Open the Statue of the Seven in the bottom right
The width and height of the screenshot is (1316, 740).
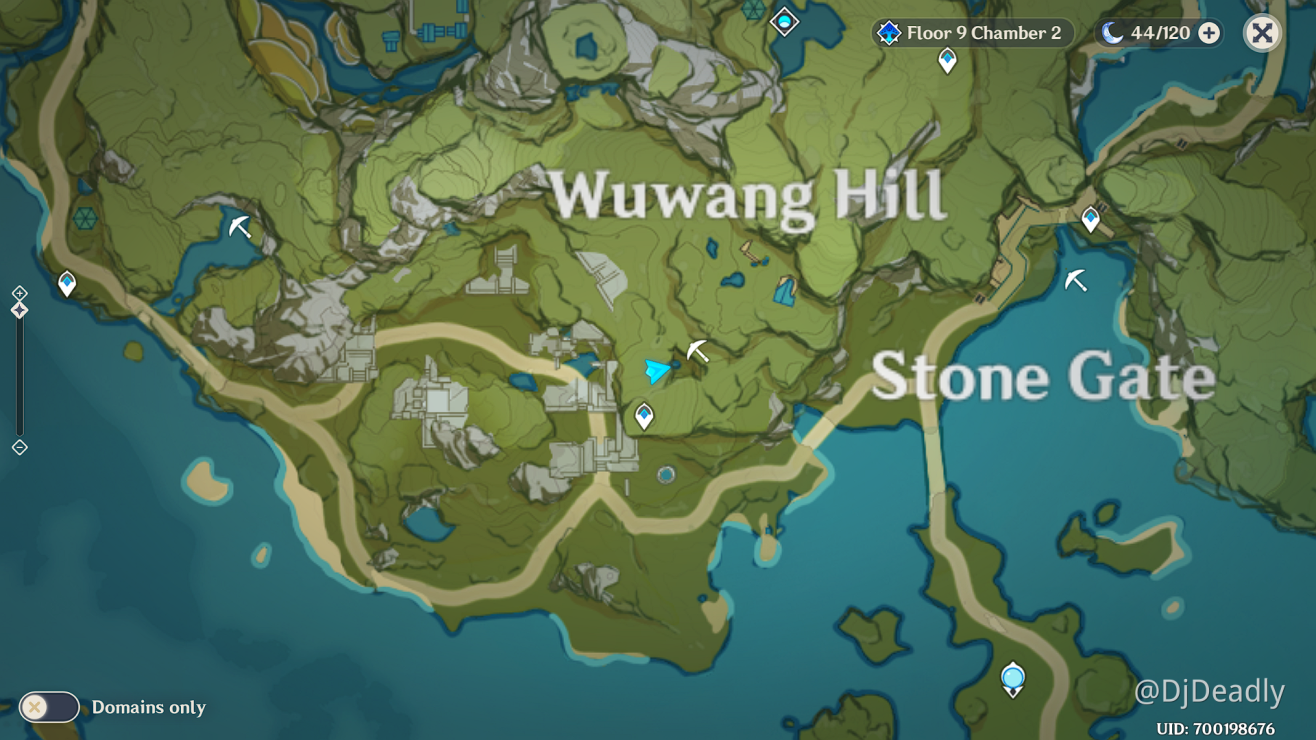pos(1011,678)
